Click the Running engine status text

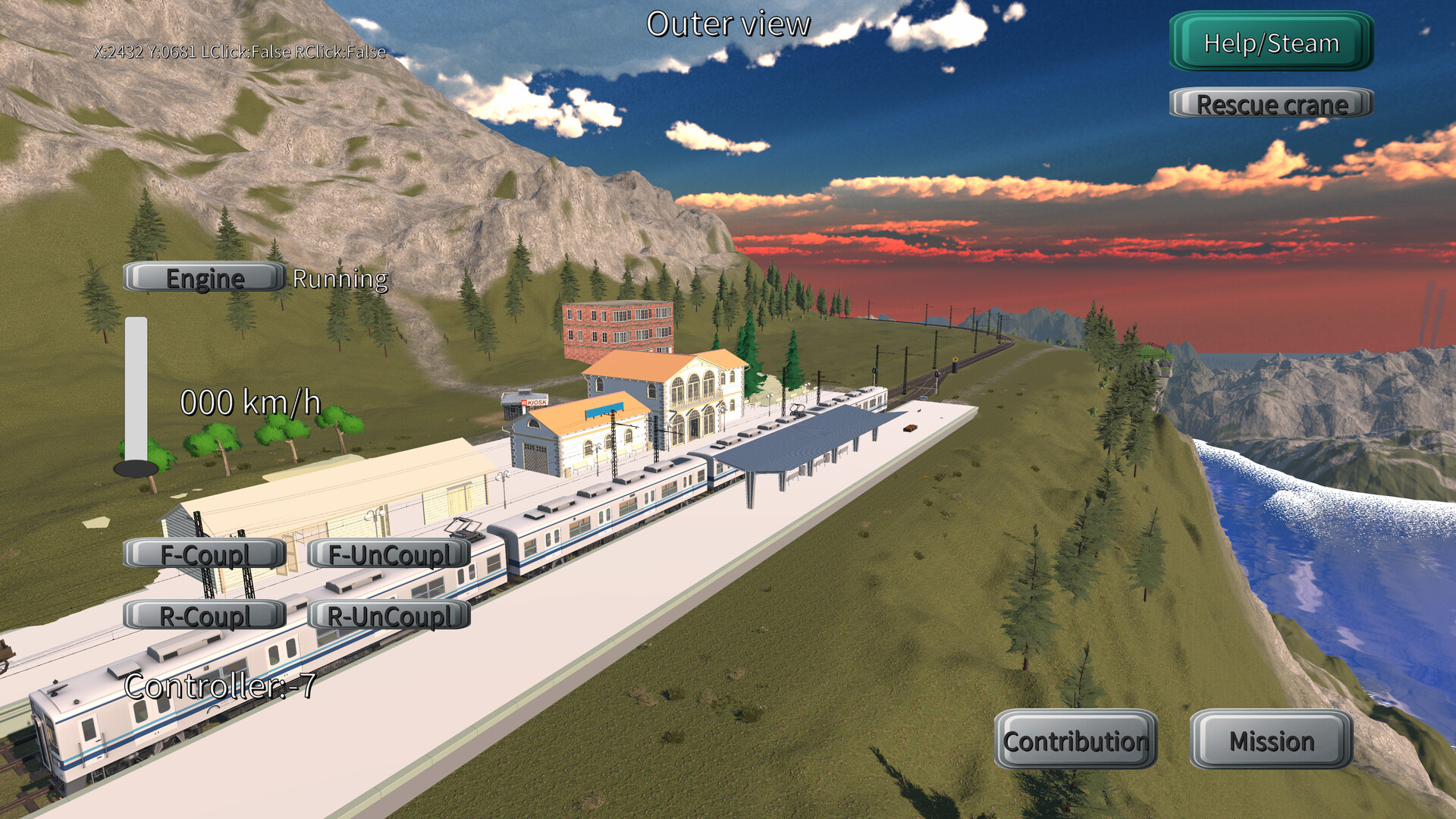pos(339,280)
